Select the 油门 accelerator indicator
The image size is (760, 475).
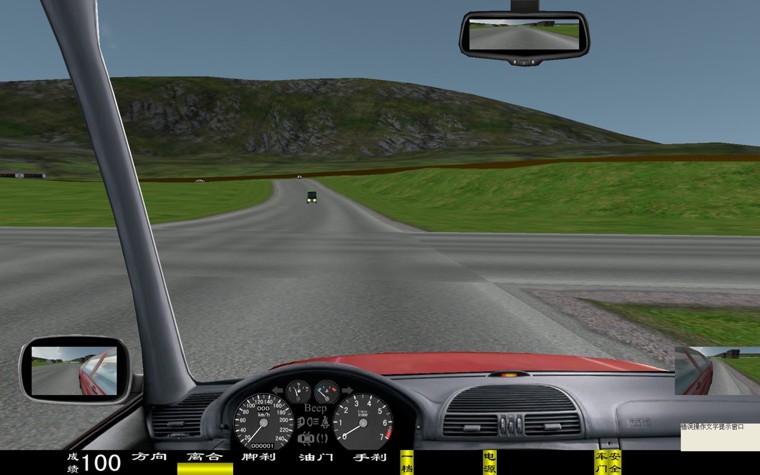point(315,458)
